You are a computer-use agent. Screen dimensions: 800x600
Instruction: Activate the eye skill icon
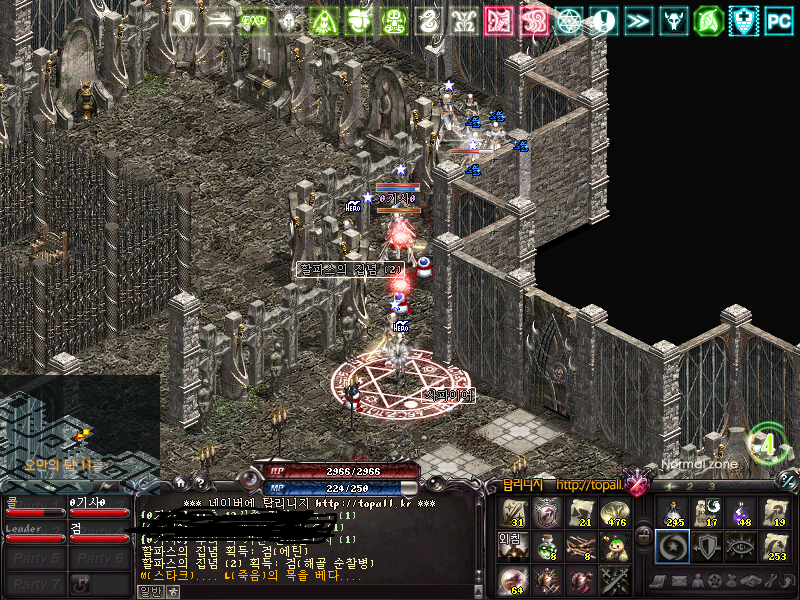tap(738, 546)
